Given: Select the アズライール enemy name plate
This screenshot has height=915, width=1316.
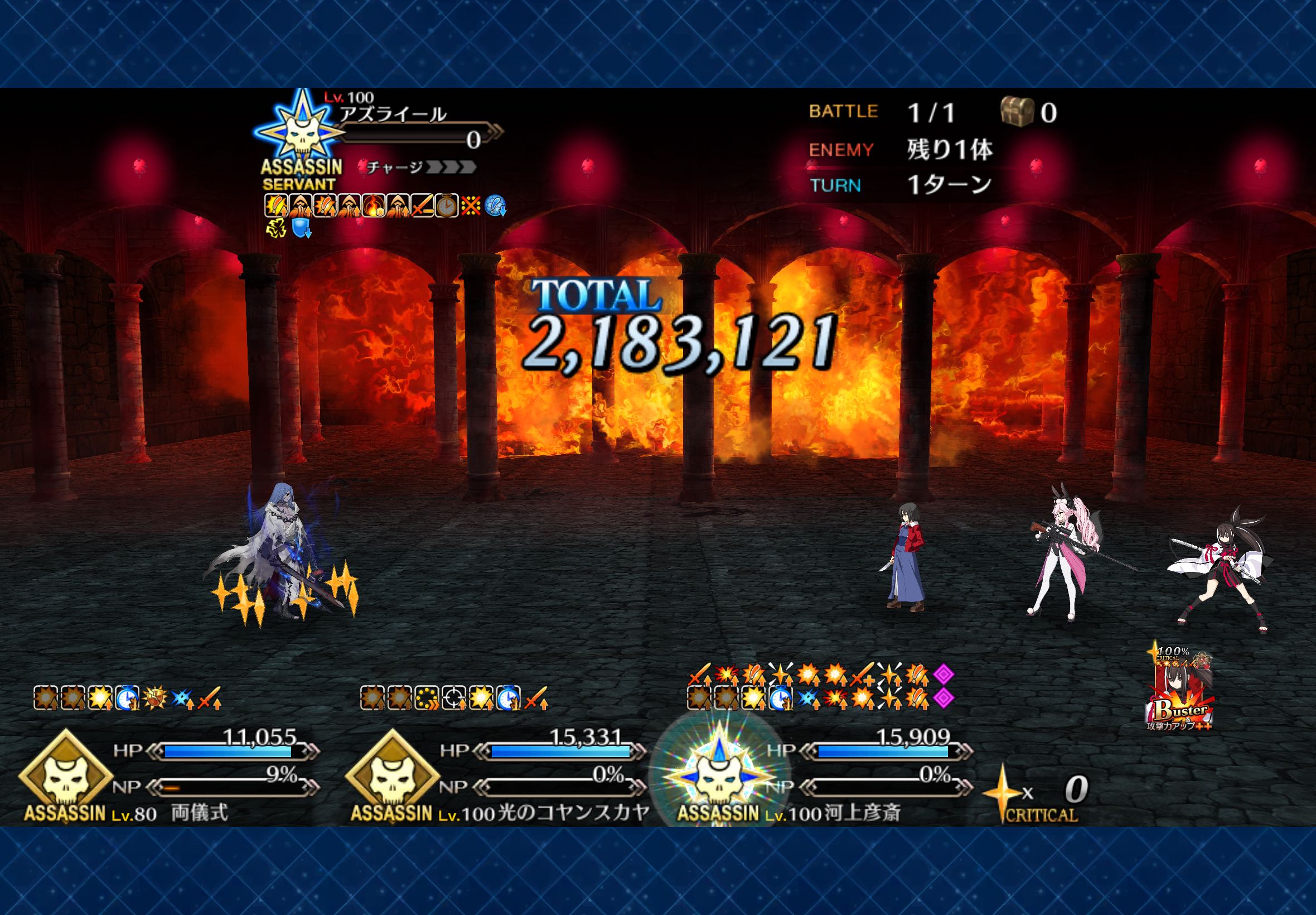Looking at the screenshot, I should click(393, 114).
